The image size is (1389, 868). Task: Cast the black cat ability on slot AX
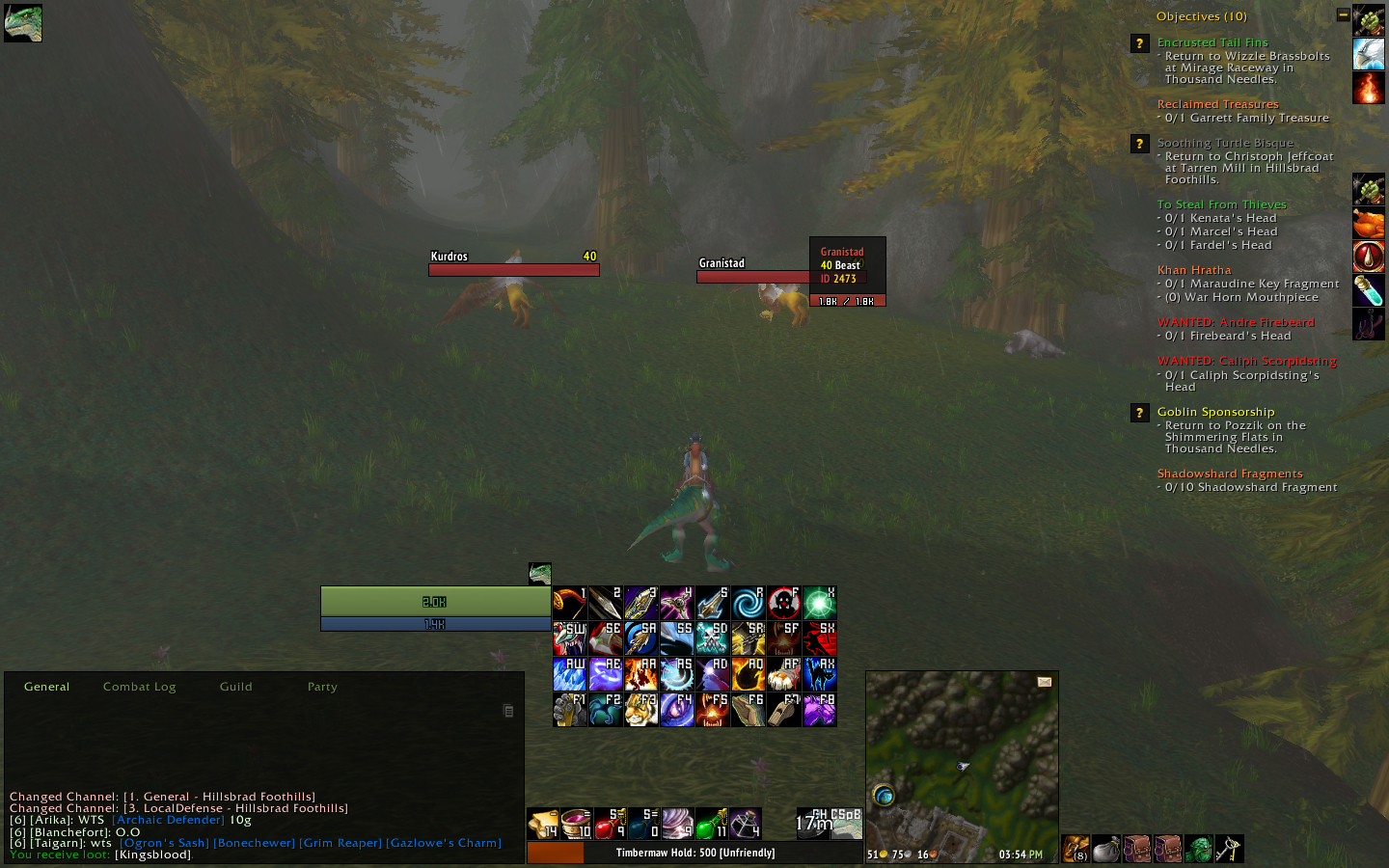(x=819, y=674)
